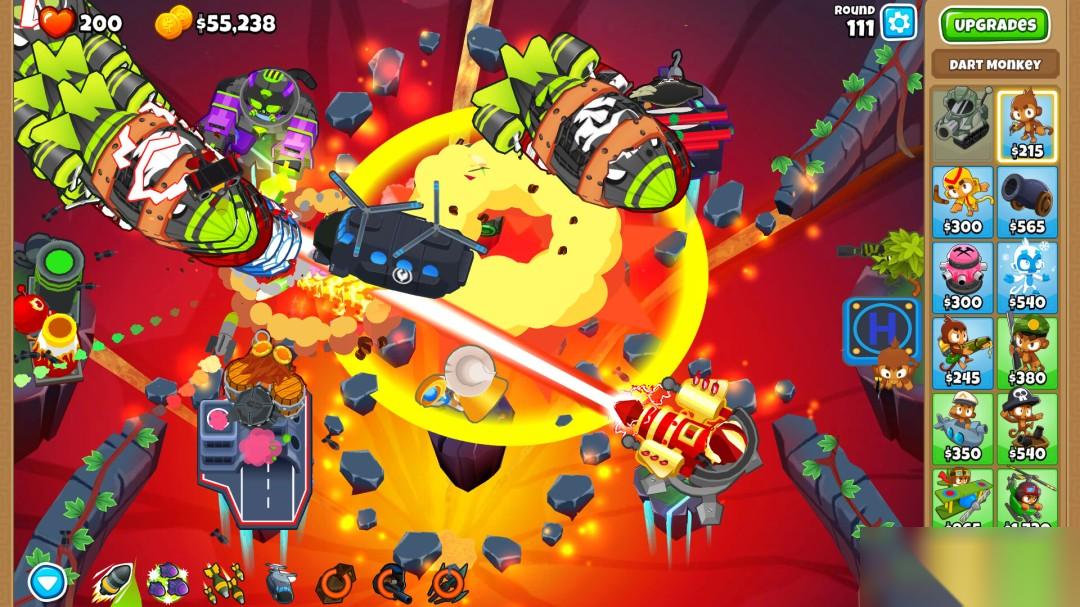Pick the Glue Gunner for $245
This screenshot has height=607, width=1080.
click(x=962, y=352)
